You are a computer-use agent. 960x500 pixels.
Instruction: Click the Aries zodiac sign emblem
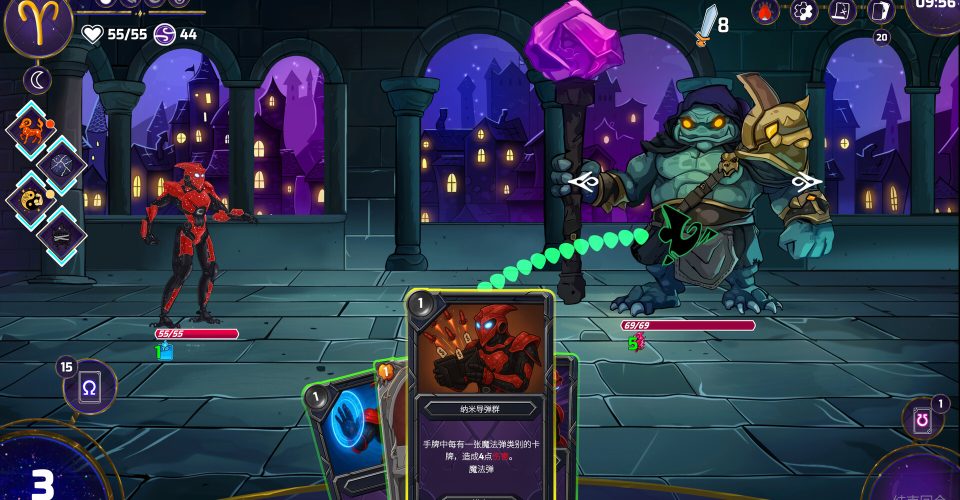tap(38, 24)
